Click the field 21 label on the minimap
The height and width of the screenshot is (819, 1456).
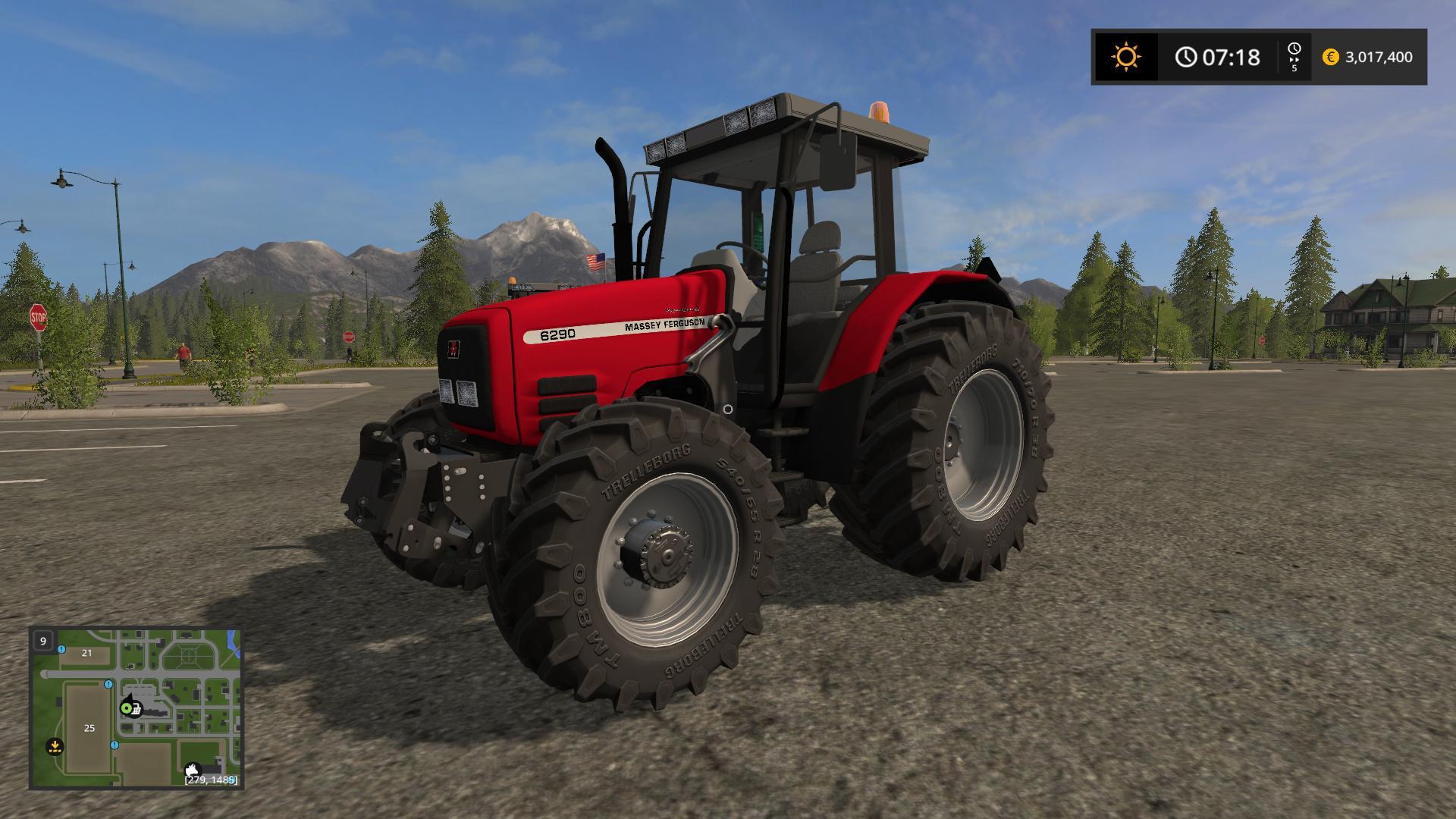point(86,653)
